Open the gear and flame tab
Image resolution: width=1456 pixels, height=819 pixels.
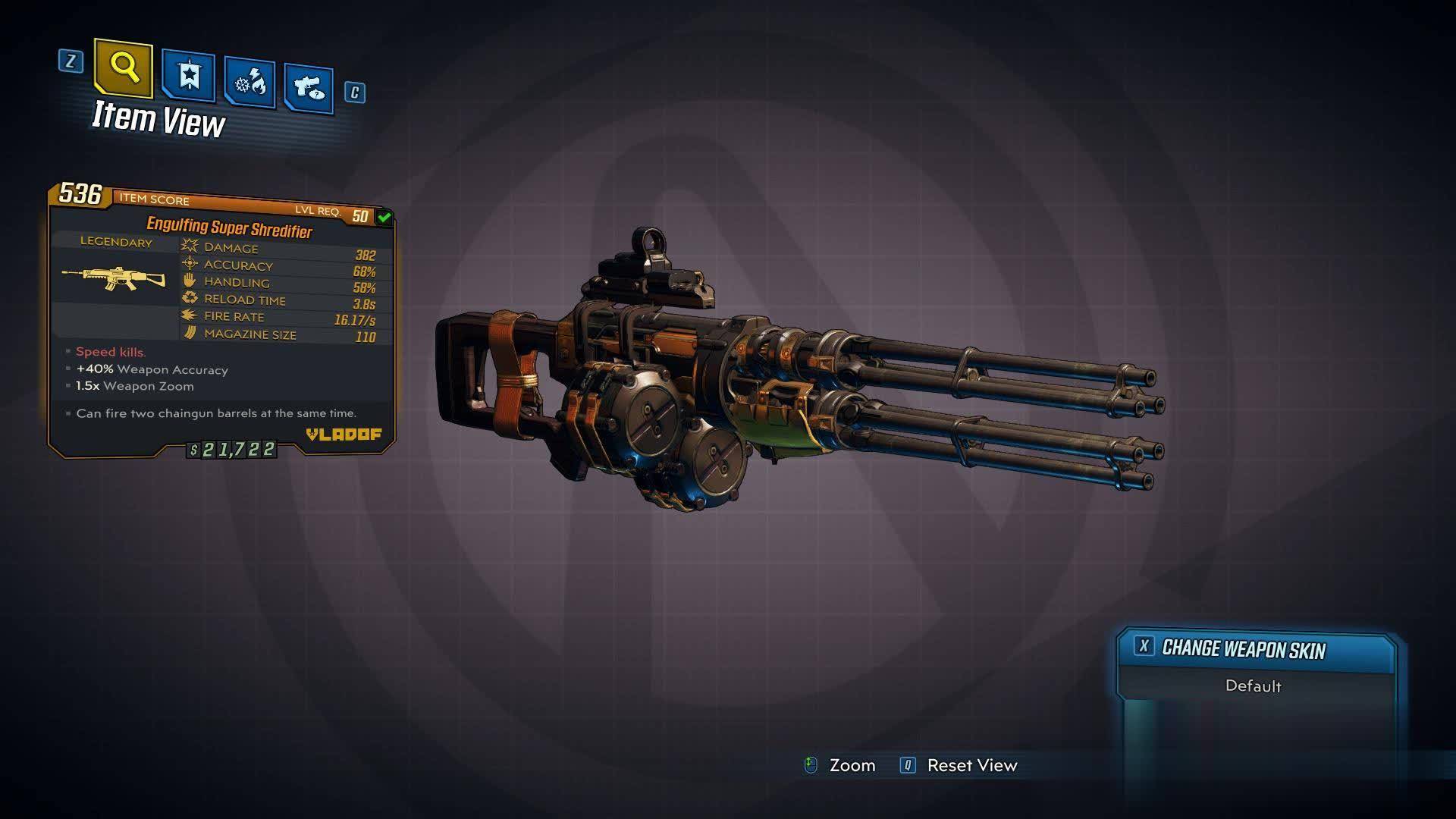click(249, 82)
